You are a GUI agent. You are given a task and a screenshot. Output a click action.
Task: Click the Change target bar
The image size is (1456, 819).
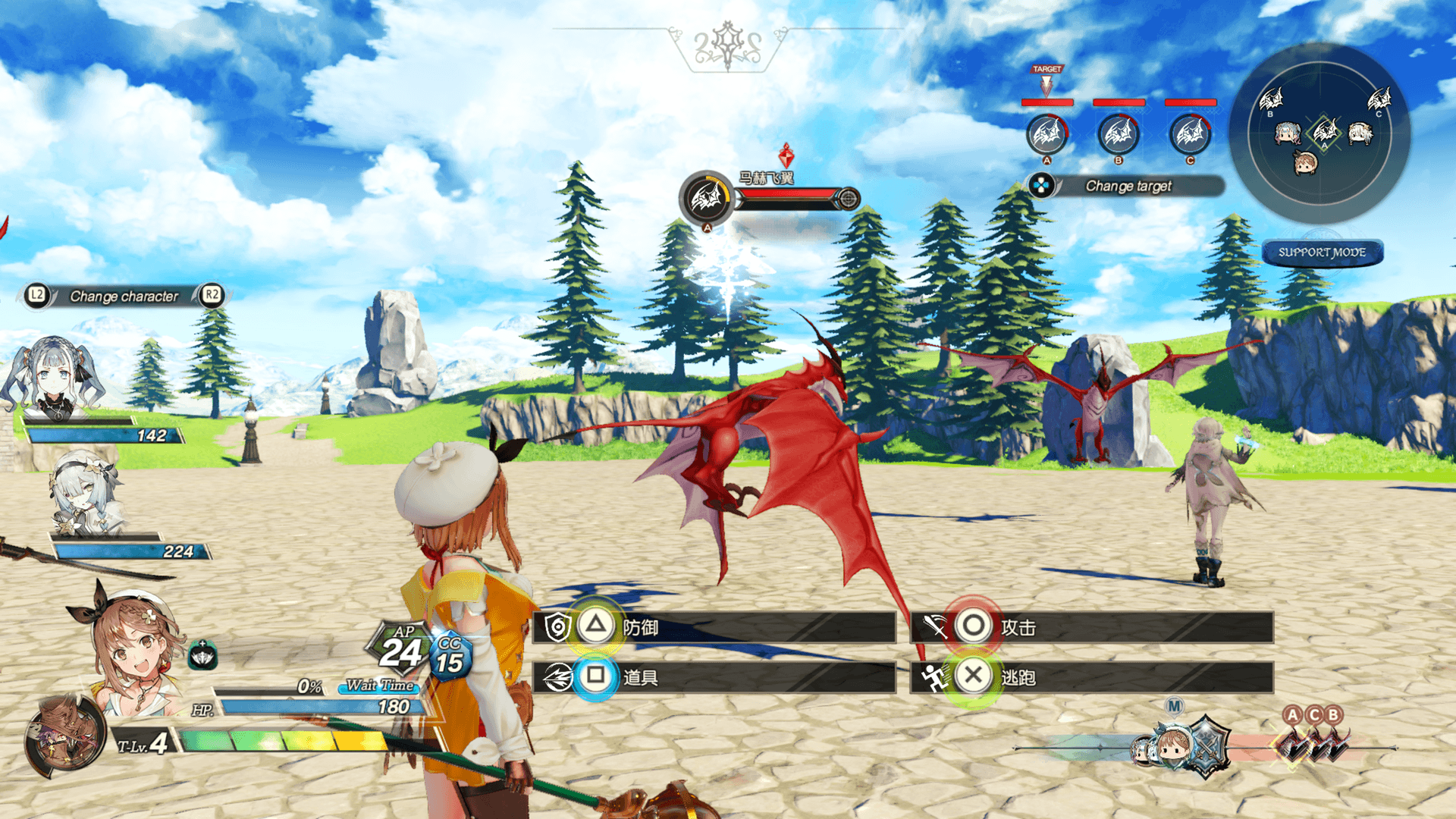(x=1127, y=186)
